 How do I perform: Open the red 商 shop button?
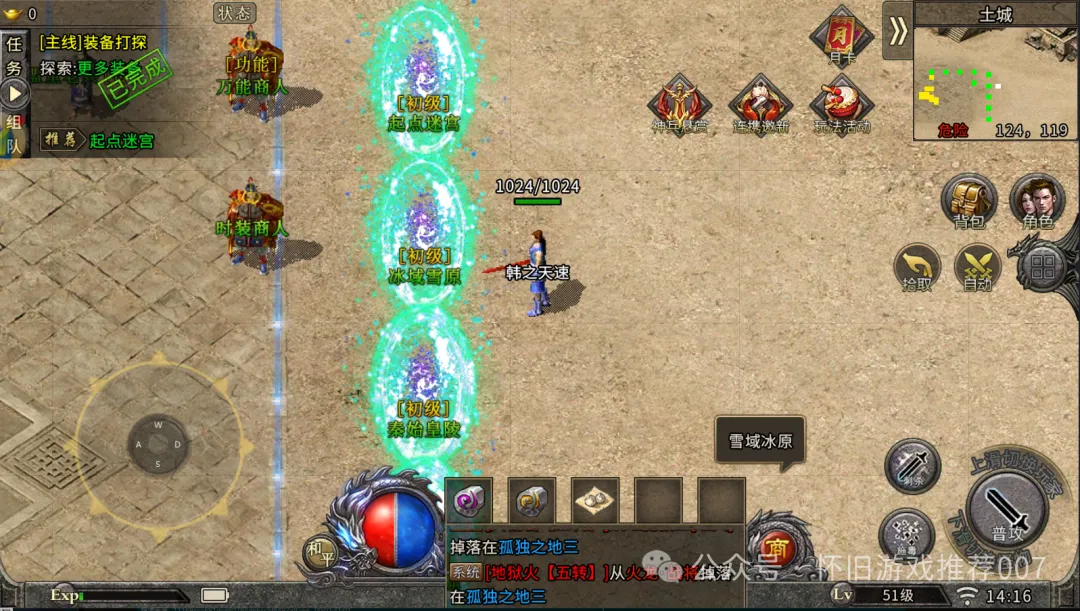774,548
